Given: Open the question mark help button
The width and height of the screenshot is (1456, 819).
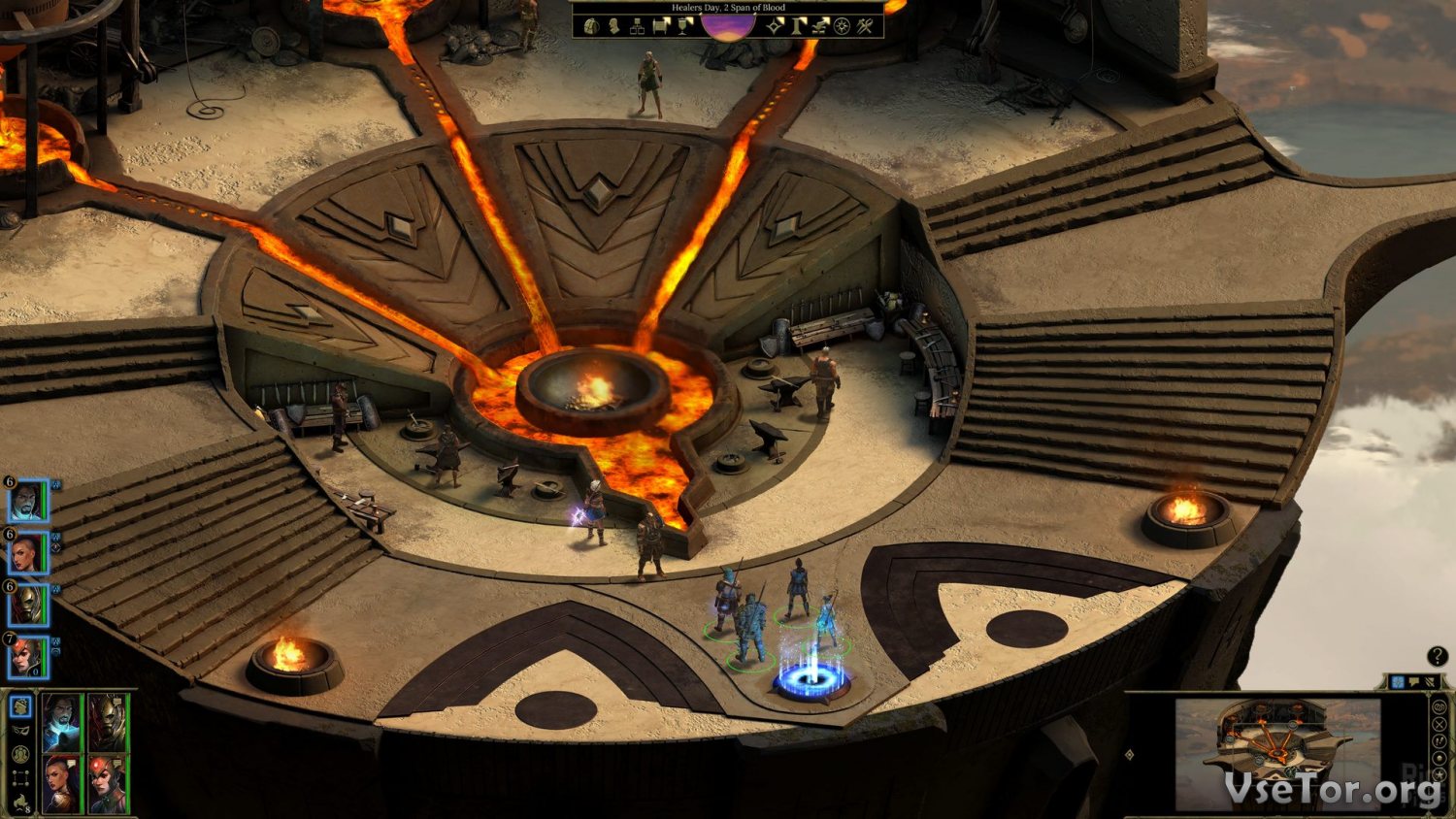Looking at the screenshot, I should point(1437,657).
